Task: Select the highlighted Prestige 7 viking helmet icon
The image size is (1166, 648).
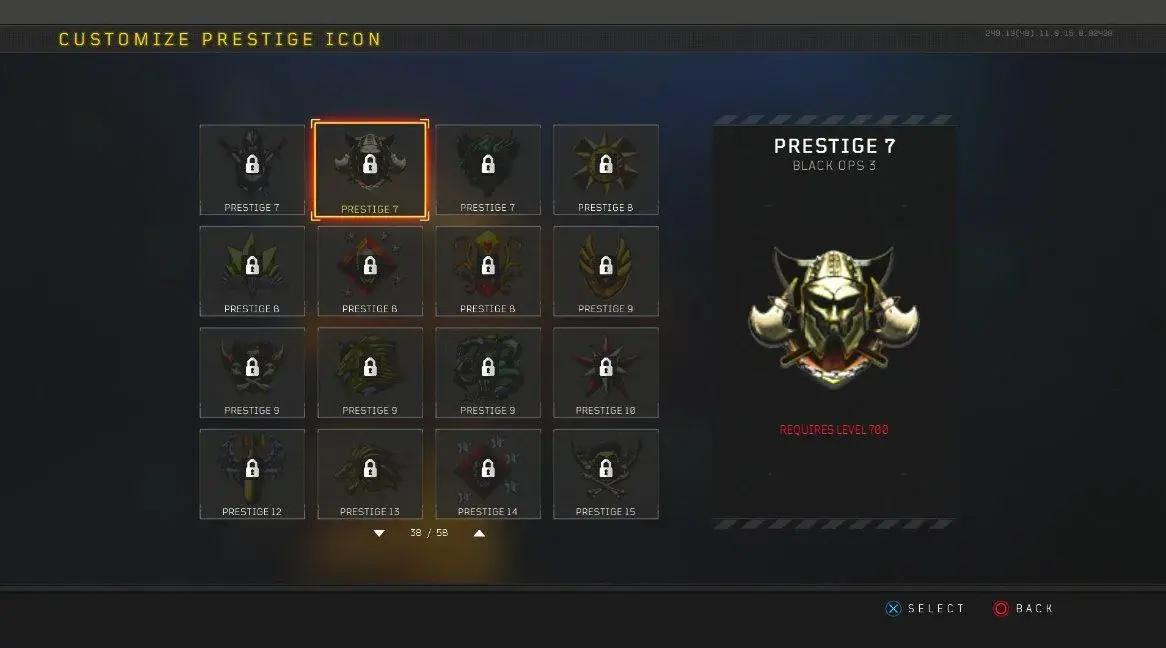Action: [369, 169]
